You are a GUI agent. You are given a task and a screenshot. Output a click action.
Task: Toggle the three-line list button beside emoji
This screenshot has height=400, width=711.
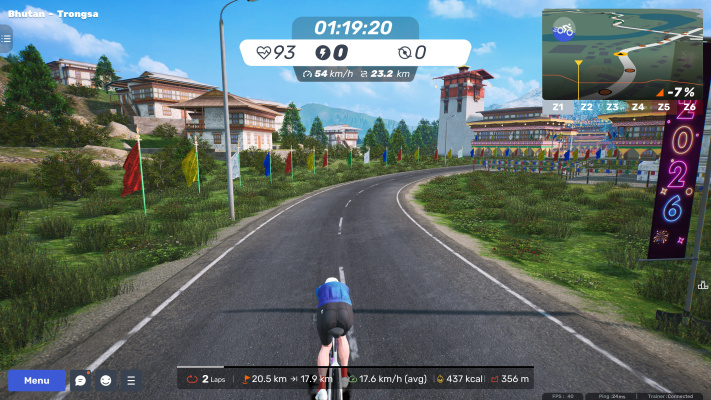(131, 380)
